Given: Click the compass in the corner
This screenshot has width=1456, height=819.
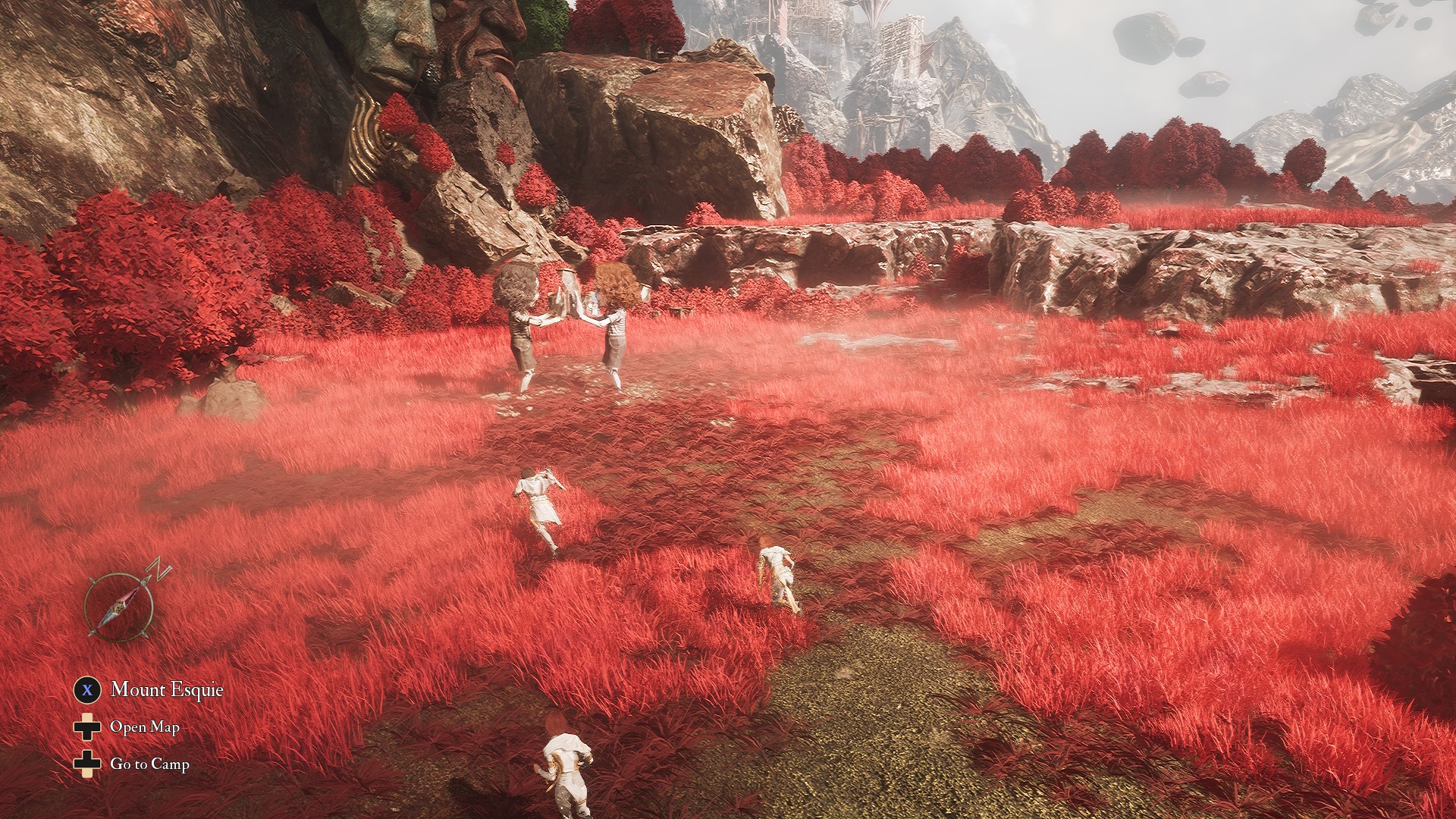Looking at the screenshot, I should (121, 606).
